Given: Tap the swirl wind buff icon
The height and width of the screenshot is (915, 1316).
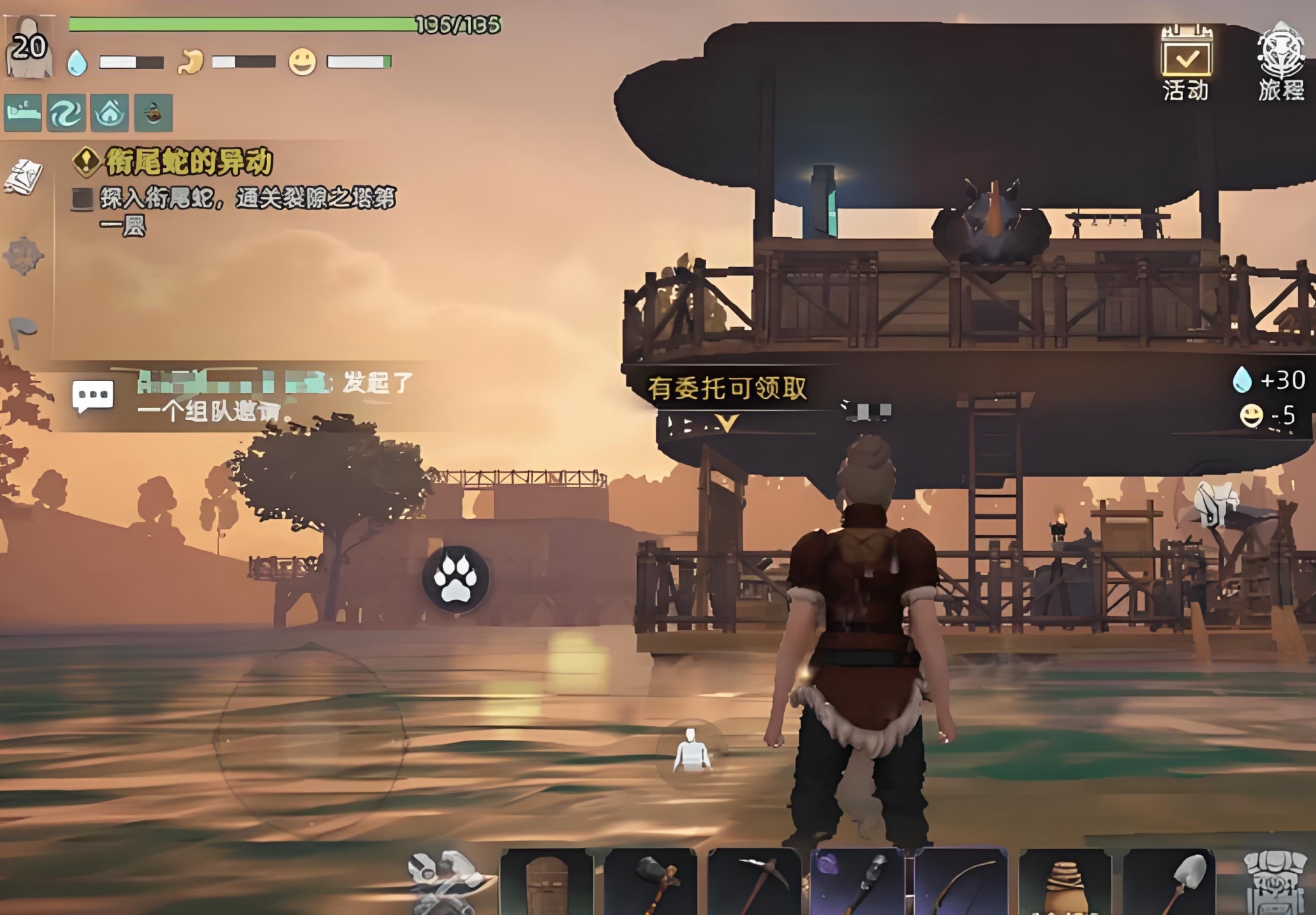Looking at the screenshot, I should click(x=66, y=113).
